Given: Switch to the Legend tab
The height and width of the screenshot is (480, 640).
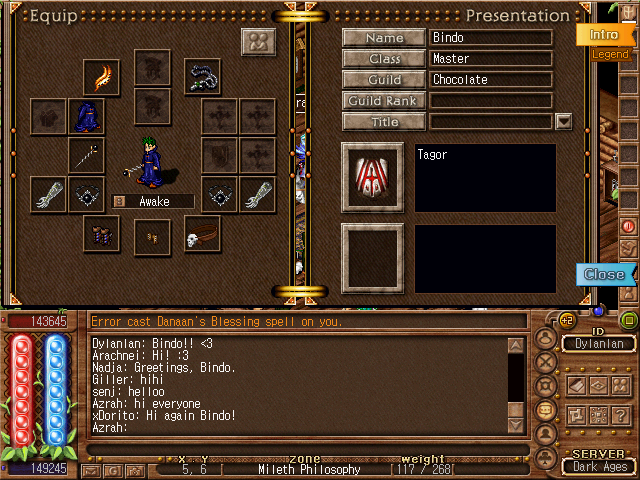Looking at the screenshot, I should tap(610, 54).
